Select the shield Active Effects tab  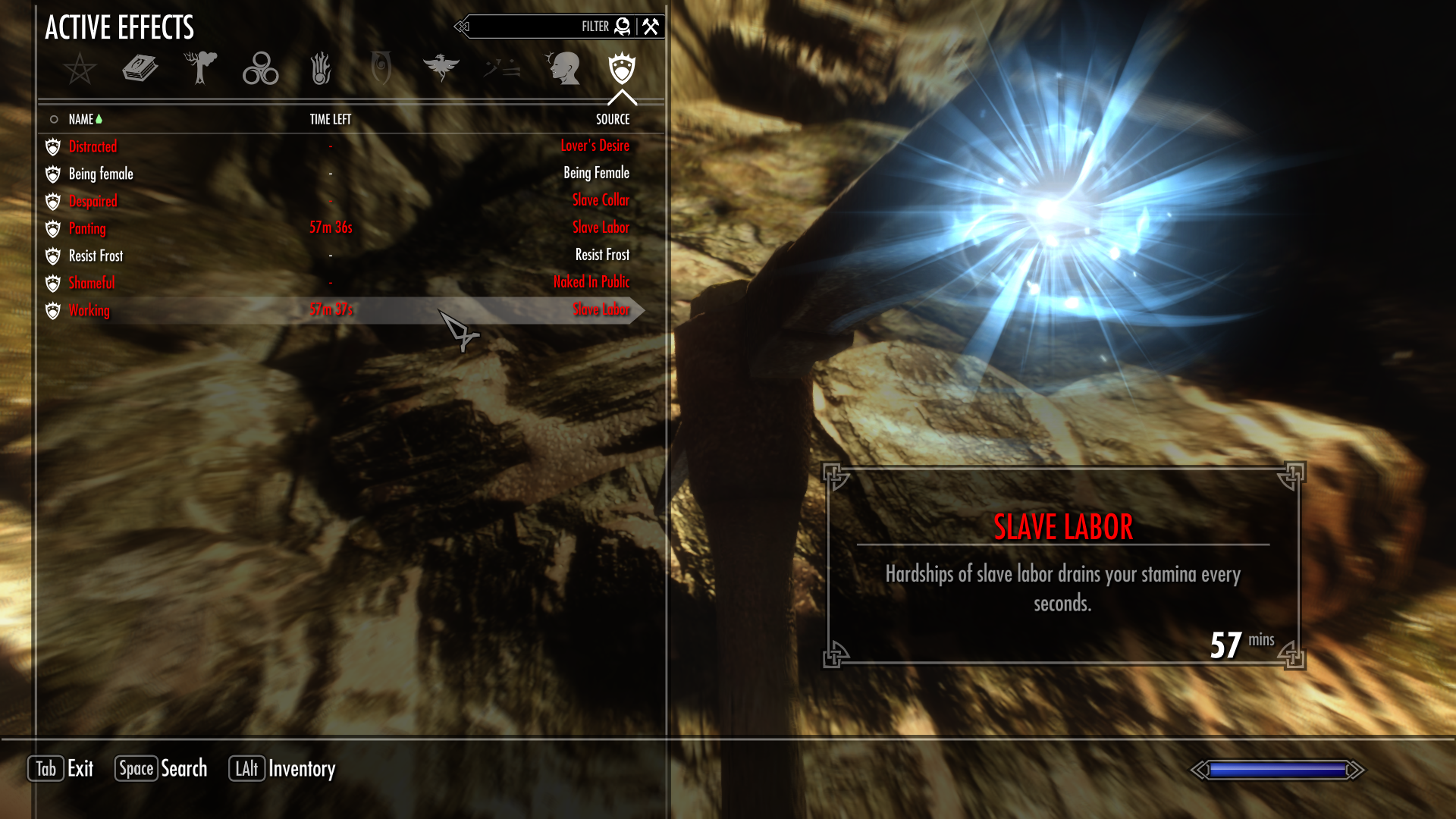(622, 69)
